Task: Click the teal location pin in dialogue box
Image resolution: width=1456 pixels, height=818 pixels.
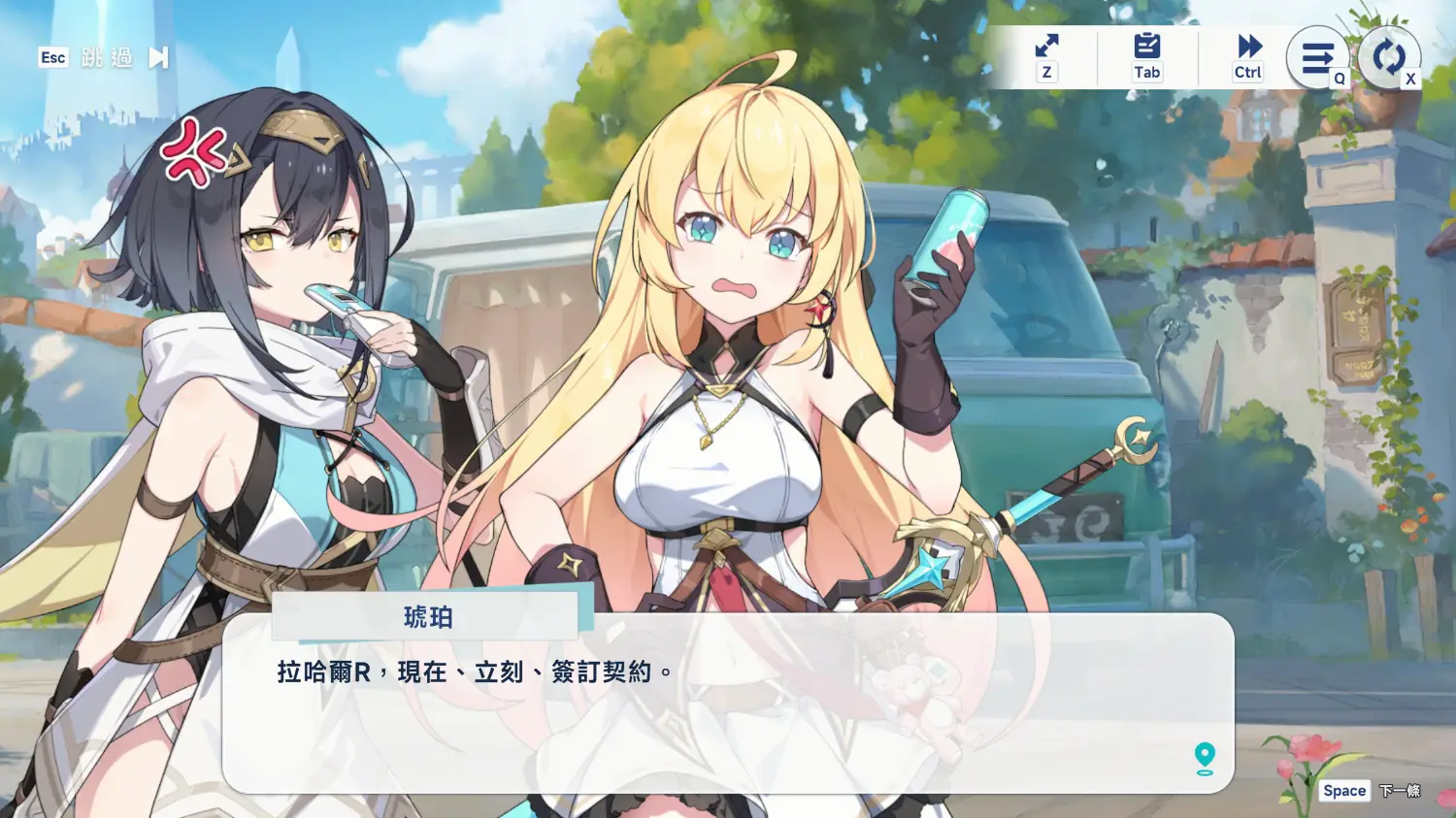Action: (1205, 758)
